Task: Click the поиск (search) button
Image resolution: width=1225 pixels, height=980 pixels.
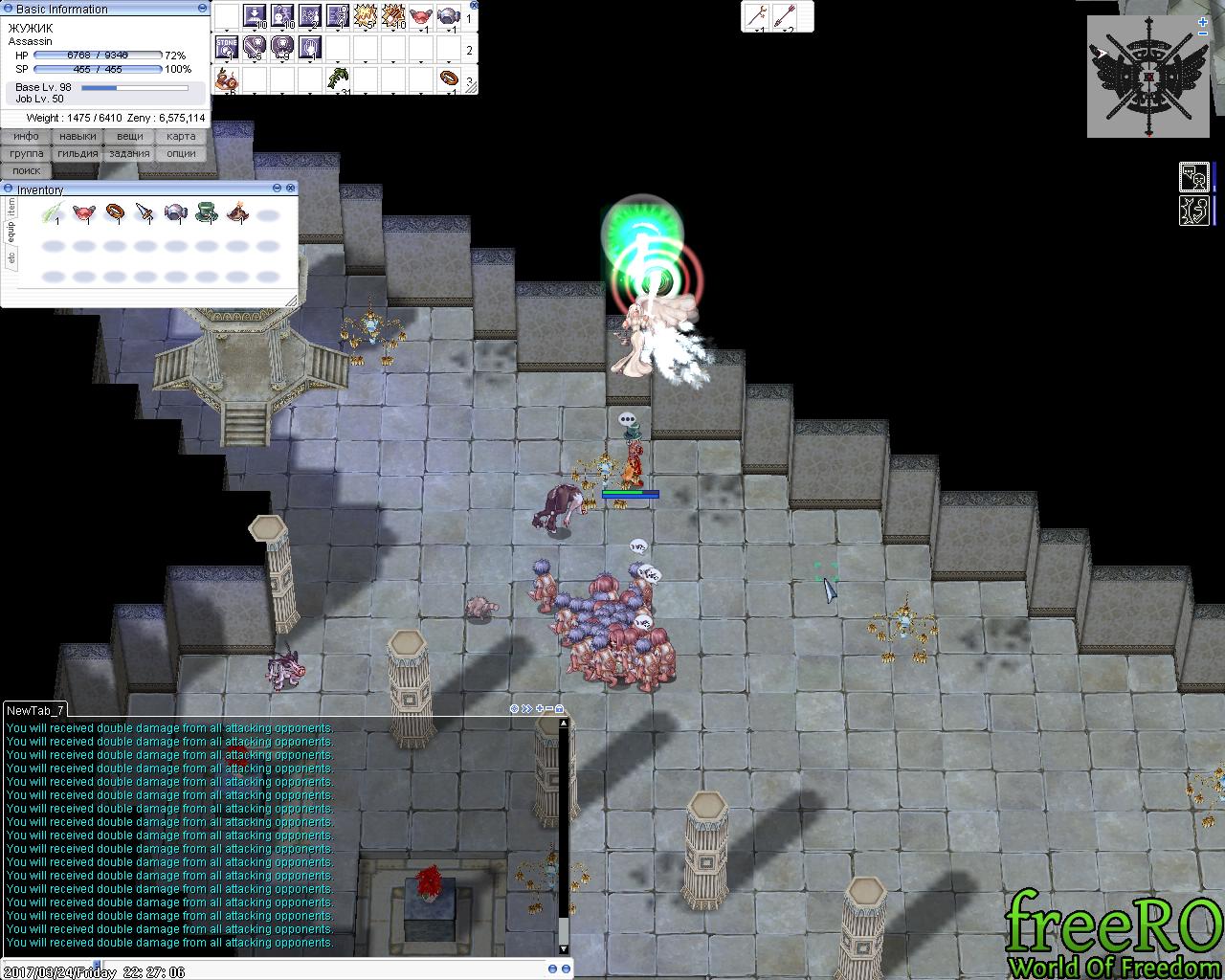Action: point(26,170)
